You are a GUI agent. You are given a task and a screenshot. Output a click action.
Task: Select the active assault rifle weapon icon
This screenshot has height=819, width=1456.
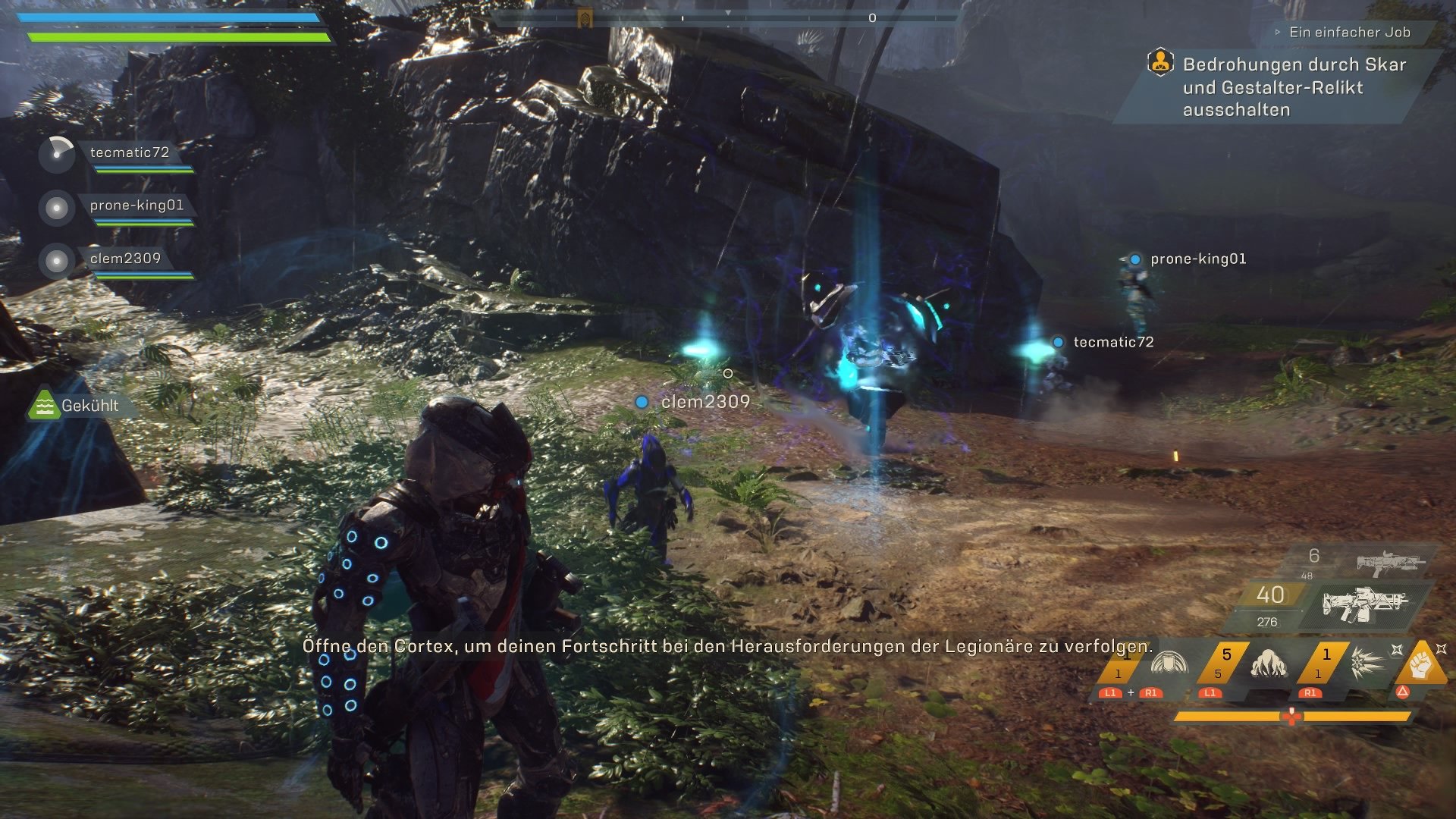point(1363,604)
